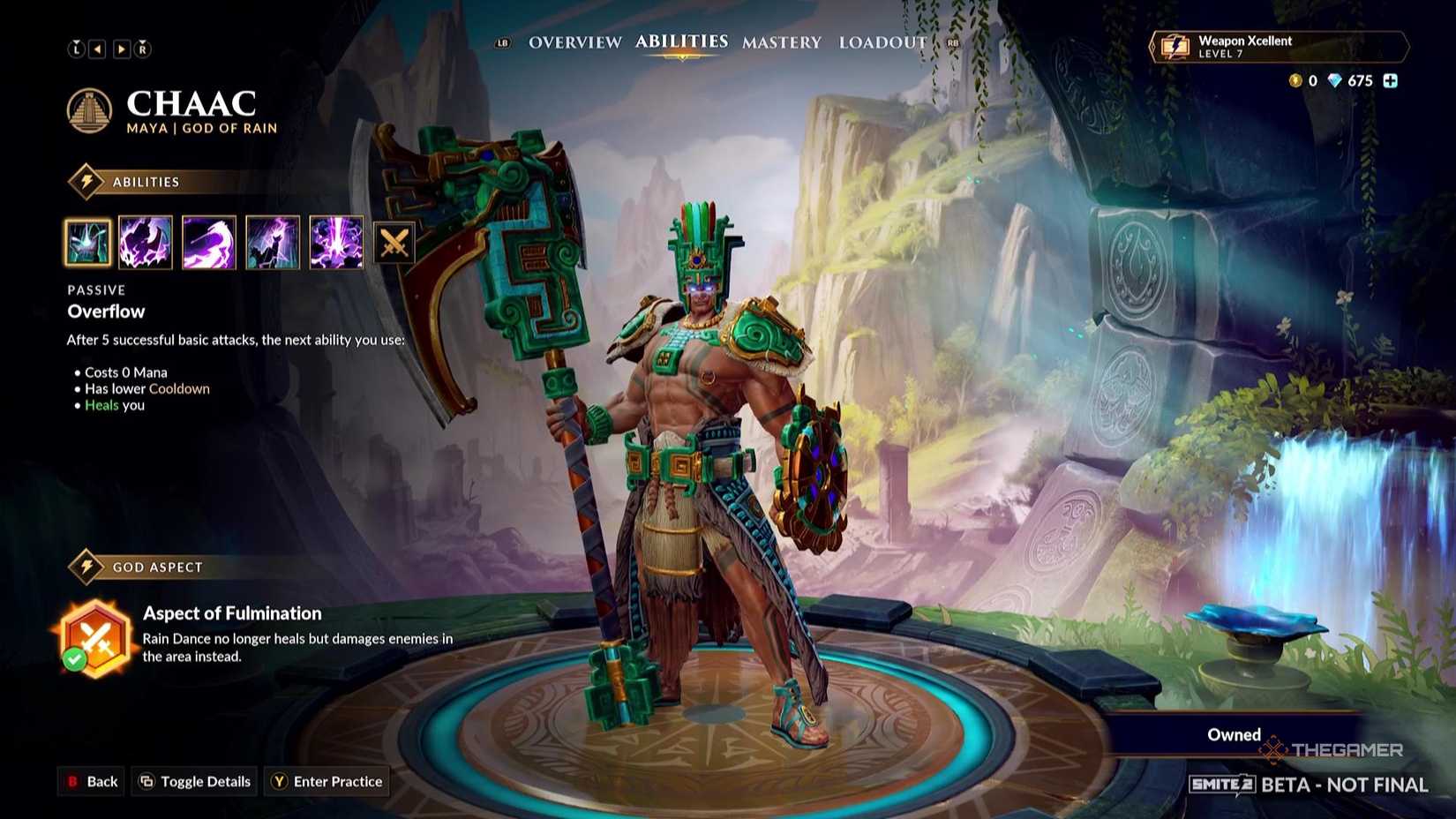This screenshot has width=1456, height=819.
Task: Click the right arrow to next god
Action: coord(121,49)
